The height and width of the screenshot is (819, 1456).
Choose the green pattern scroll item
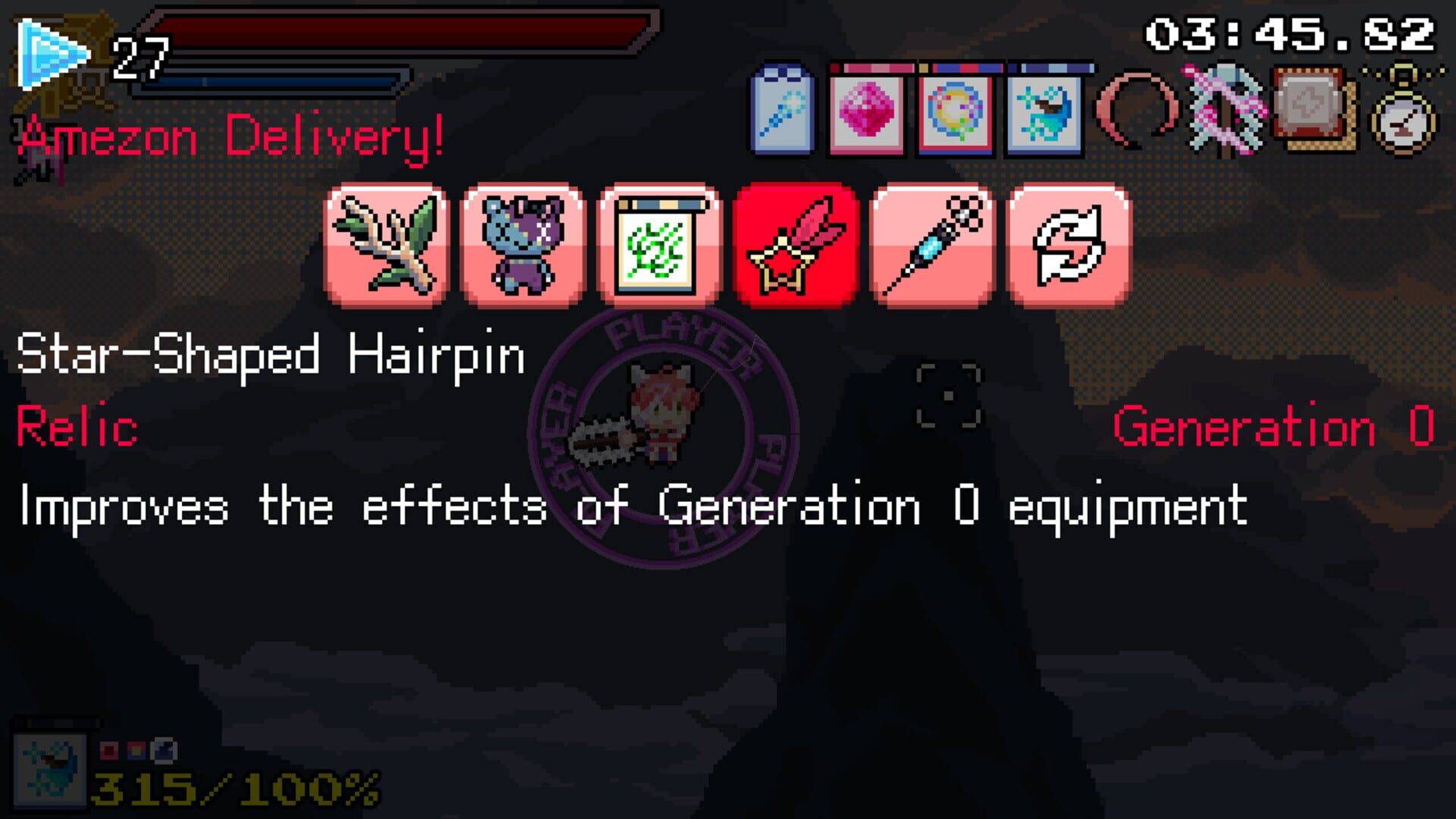(x=660, y=243)
